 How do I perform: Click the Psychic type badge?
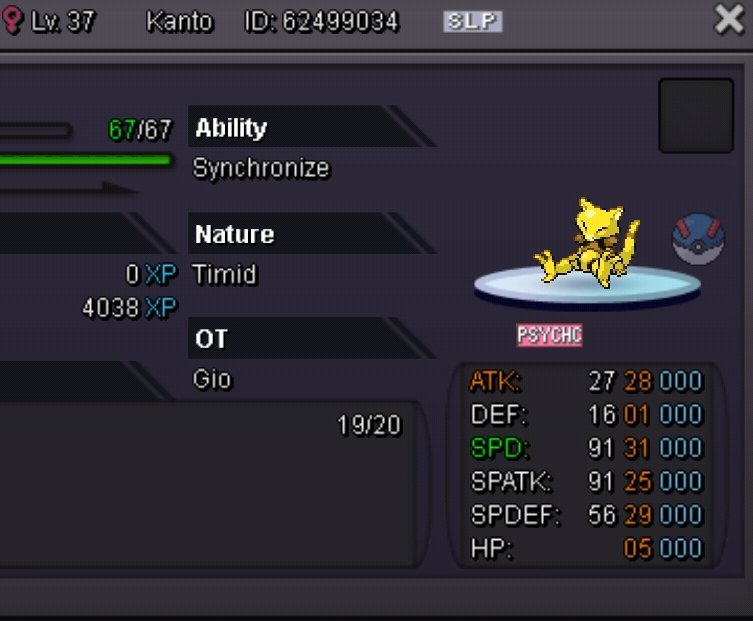click(549, 335)
